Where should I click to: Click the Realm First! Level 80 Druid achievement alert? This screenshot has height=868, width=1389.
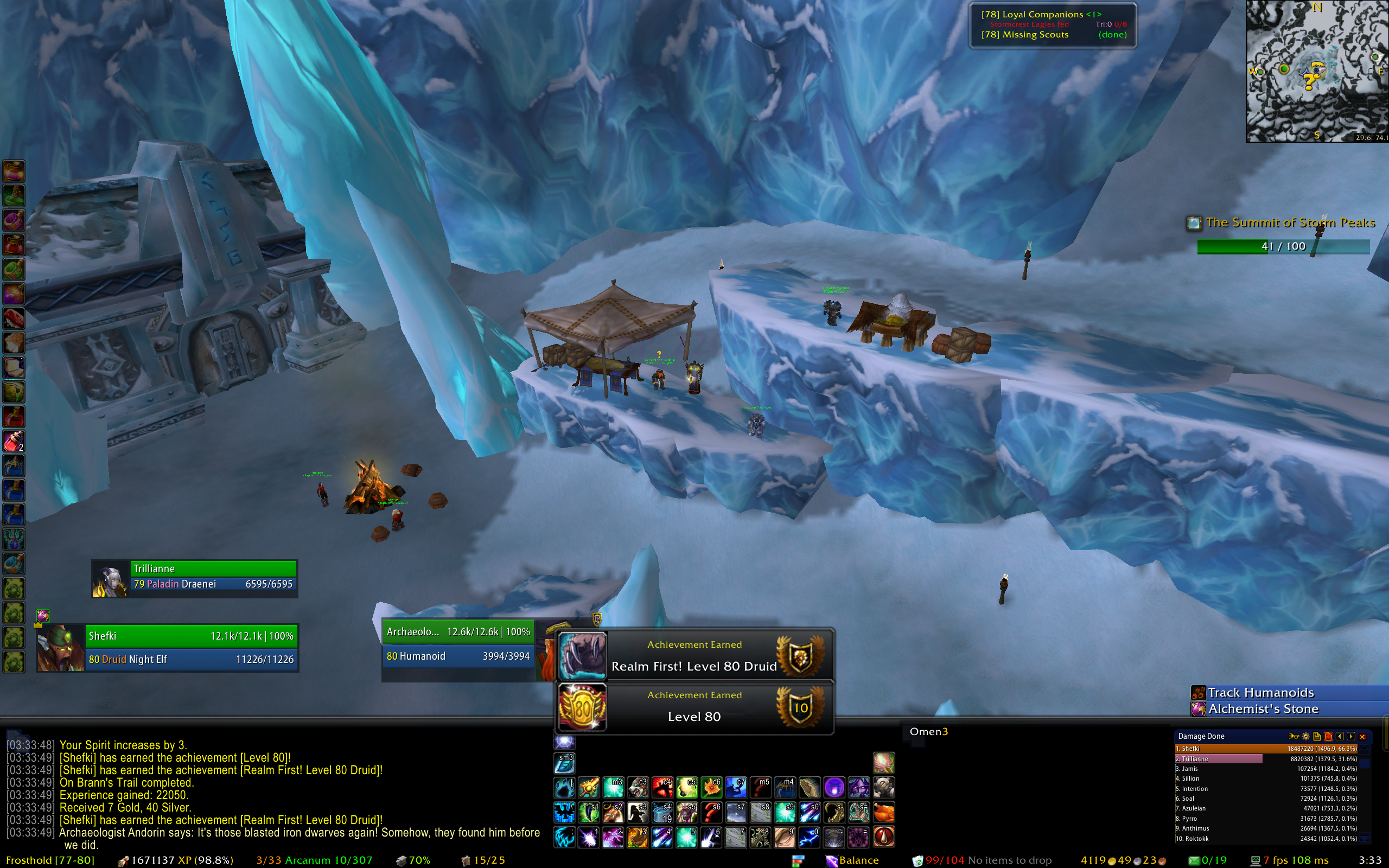[694, 655]
